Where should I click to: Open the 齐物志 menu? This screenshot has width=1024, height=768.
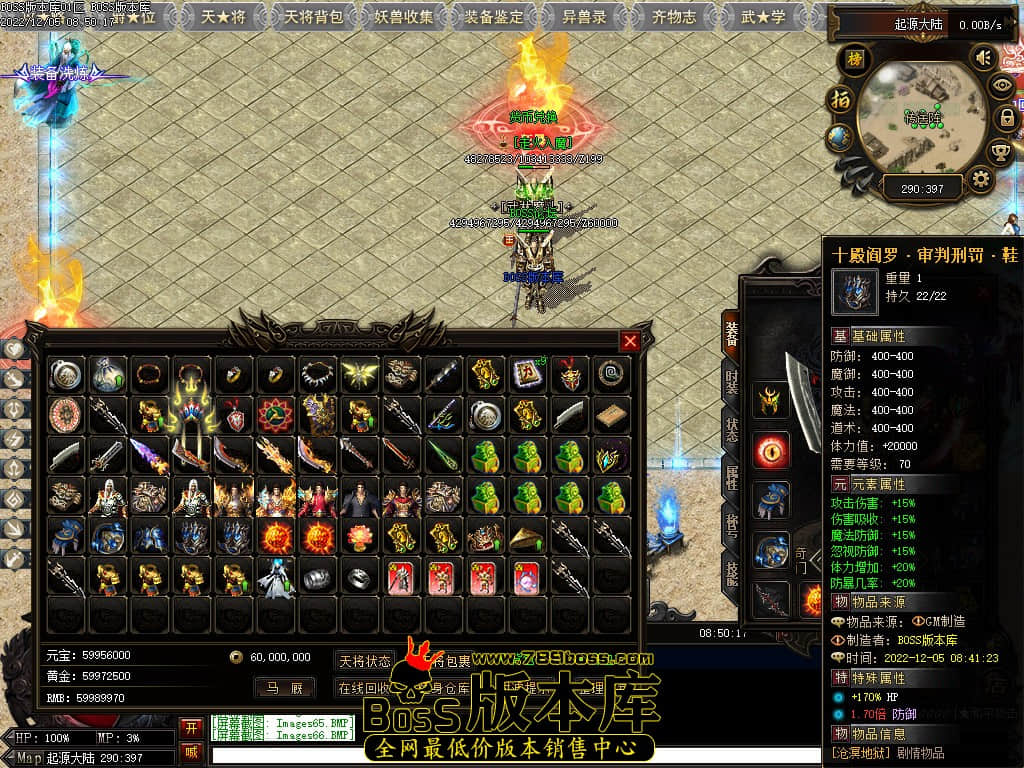(674, 16)
